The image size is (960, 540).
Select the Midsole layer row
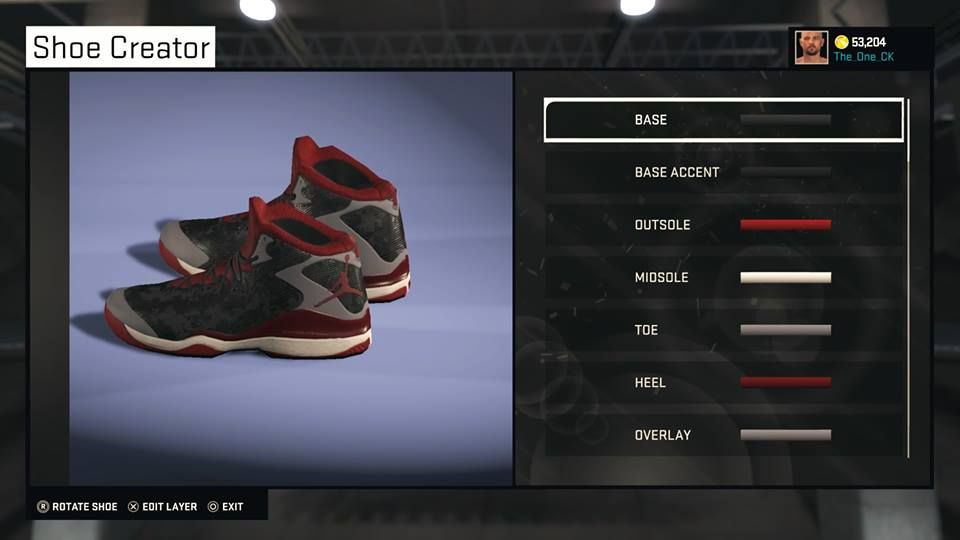coord(723,277)
